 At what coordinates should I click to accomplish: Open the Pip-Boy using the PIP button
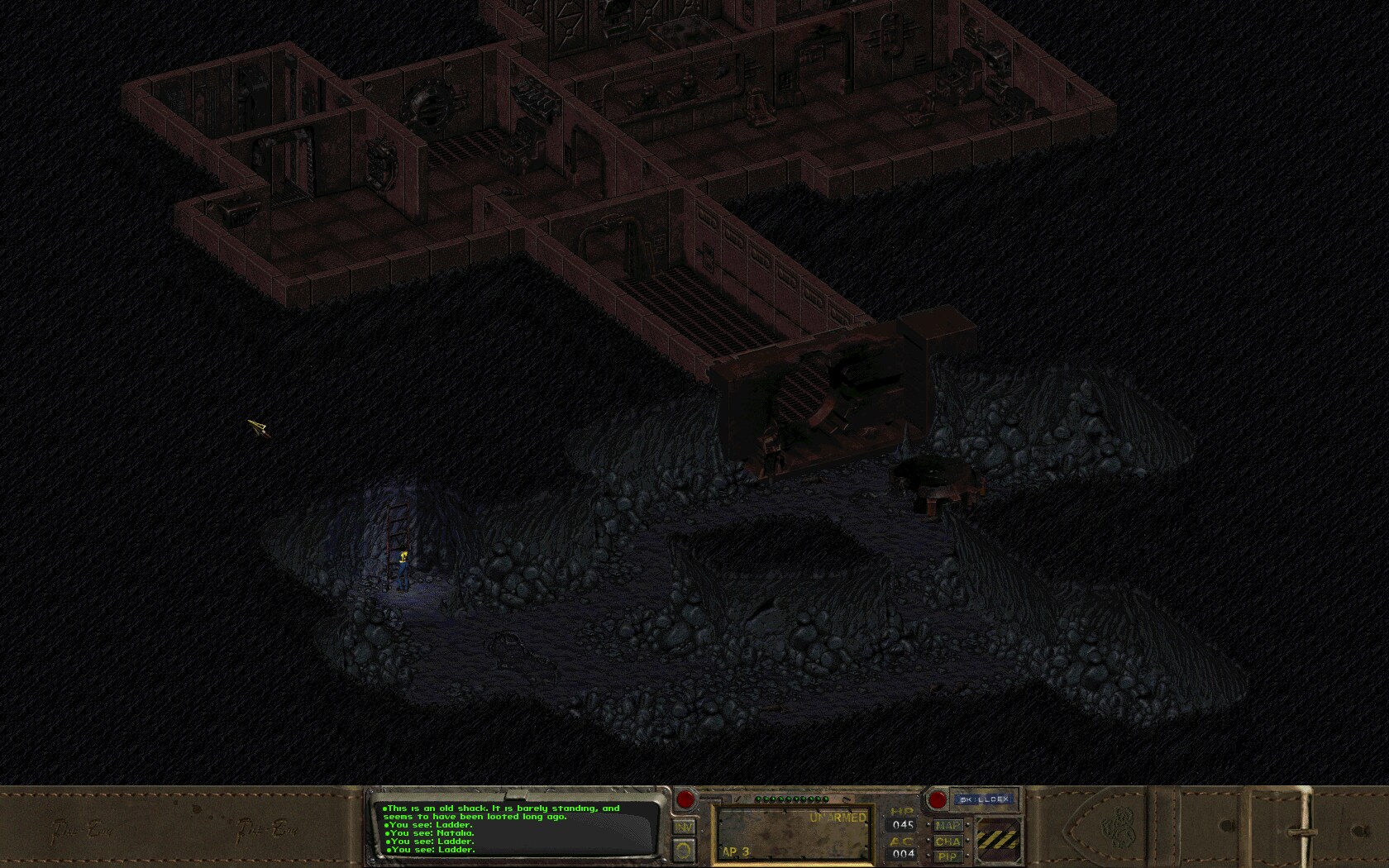(x=947, y=855)
